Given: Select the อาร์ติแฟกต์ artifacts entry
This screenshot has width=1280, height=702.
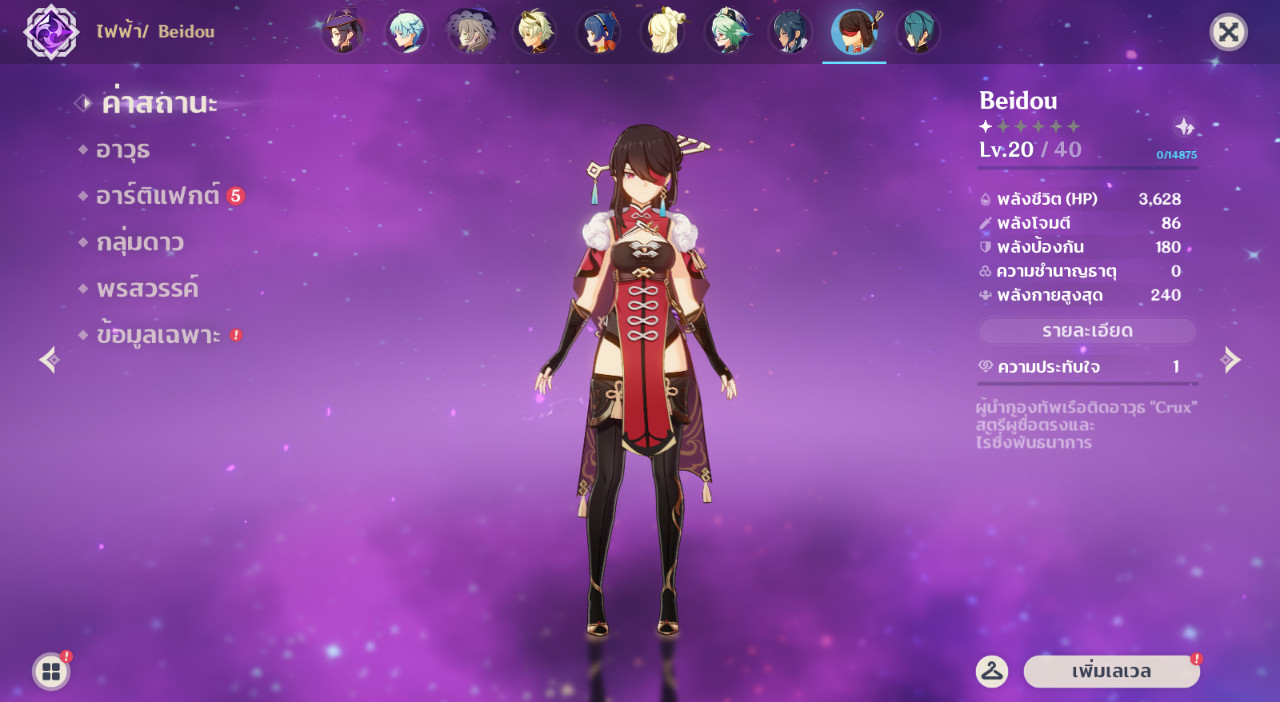Looking at the screenshot, I should (157, 196).
